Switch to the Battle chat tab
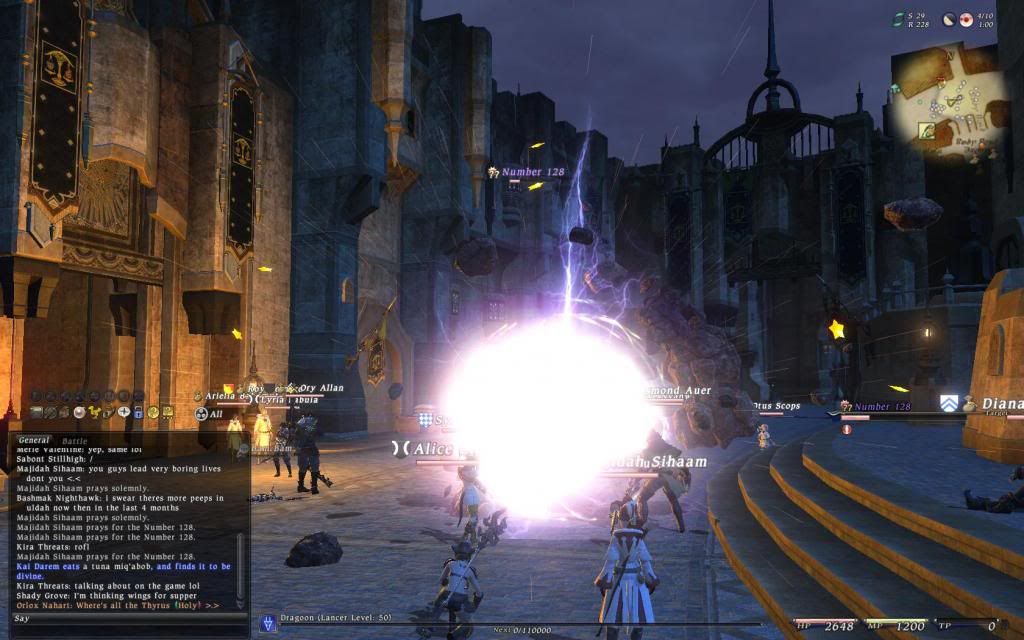 click(74, 440)
